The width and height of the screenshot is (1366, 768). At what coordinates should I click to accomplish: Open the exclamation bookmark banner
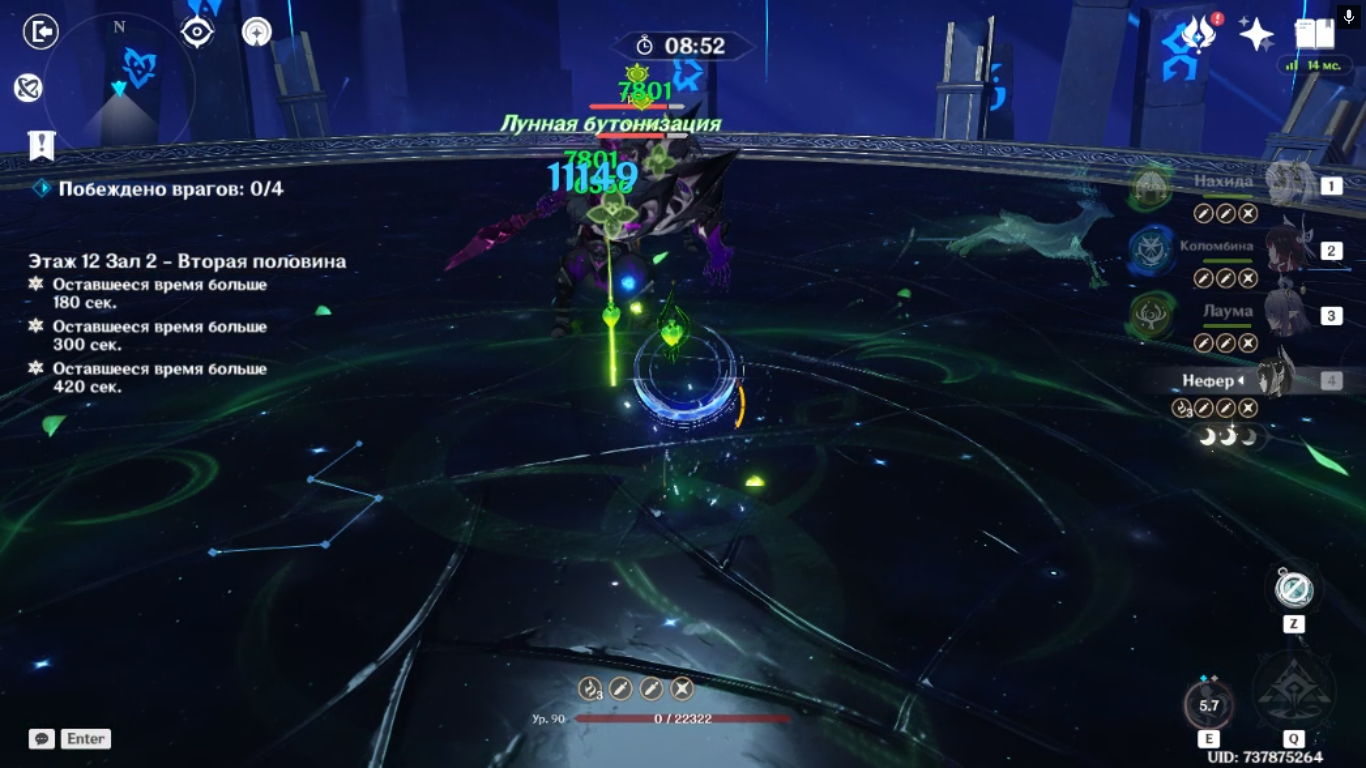coord(41,145)
